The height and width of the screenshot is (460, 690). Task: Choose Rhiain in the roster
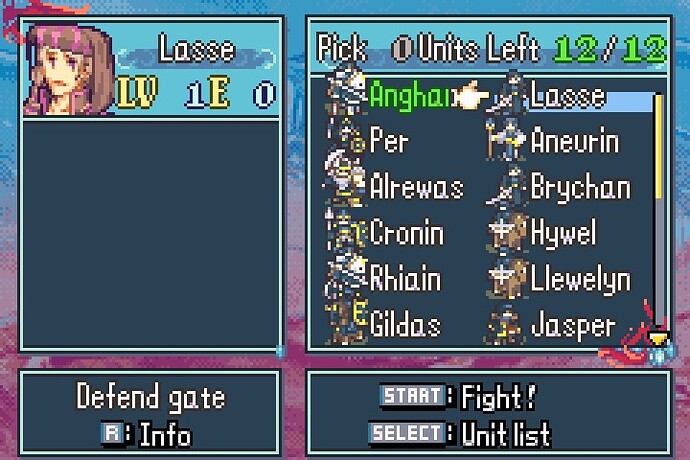click(x=405, y=279)
